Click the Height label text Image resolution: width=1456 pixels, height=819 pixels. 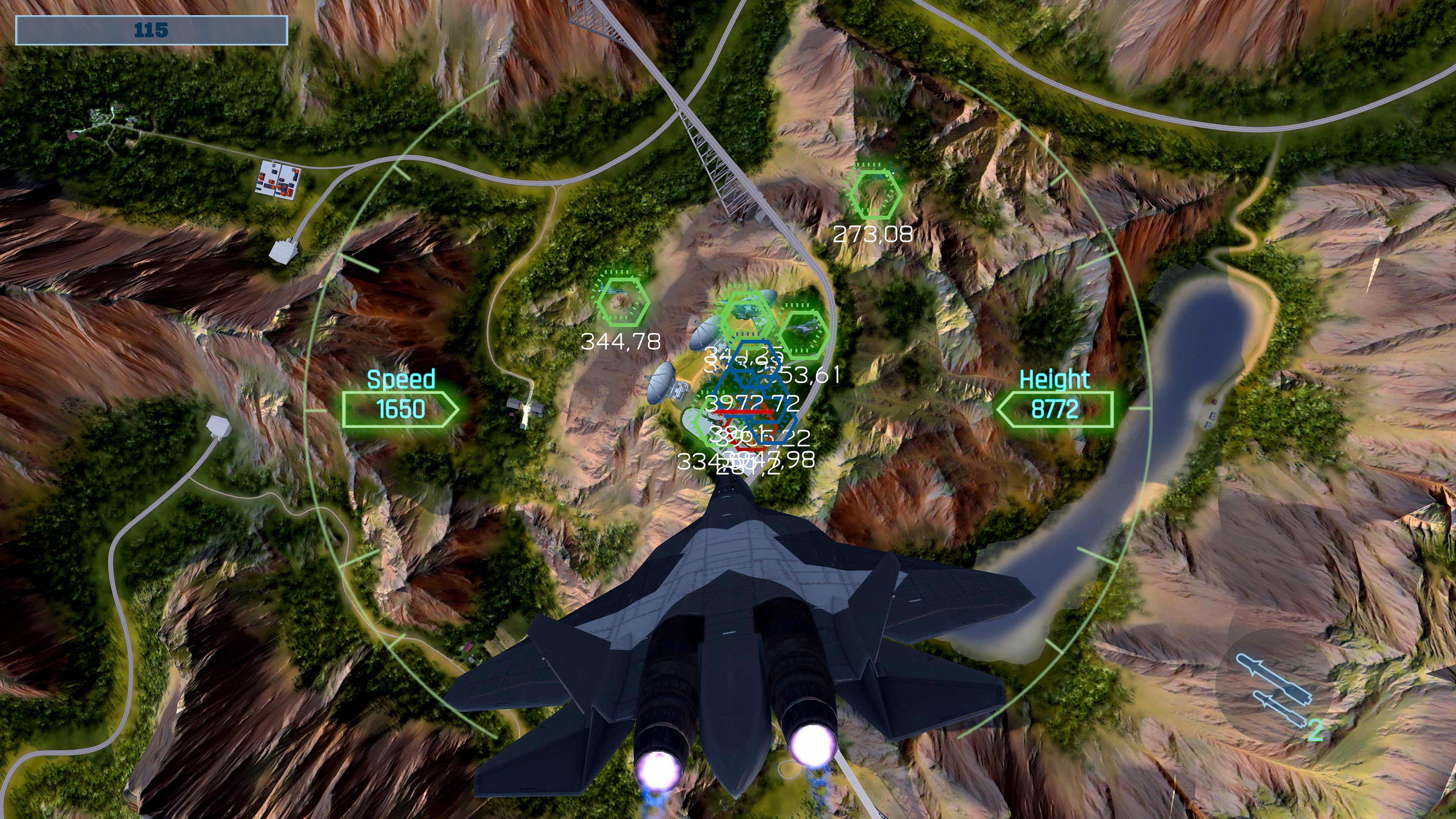coord(1056,380)
